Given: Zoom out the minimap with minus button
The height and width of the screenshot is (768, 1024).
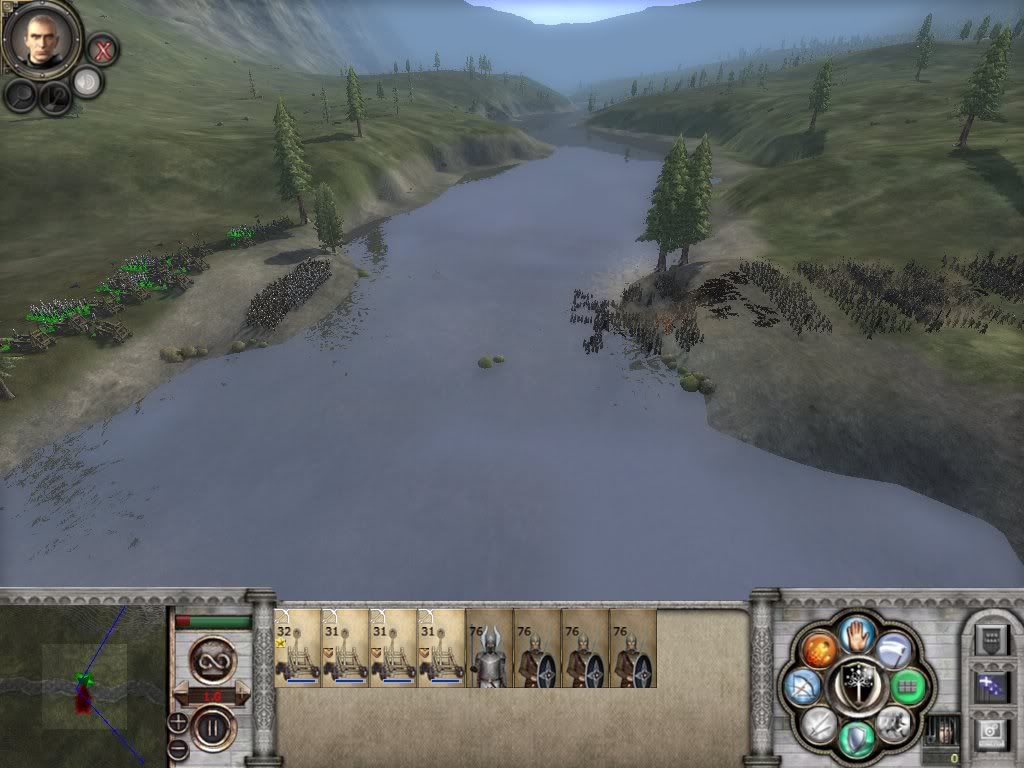Looking at the screenshot, I should click(x=178, y=746).
